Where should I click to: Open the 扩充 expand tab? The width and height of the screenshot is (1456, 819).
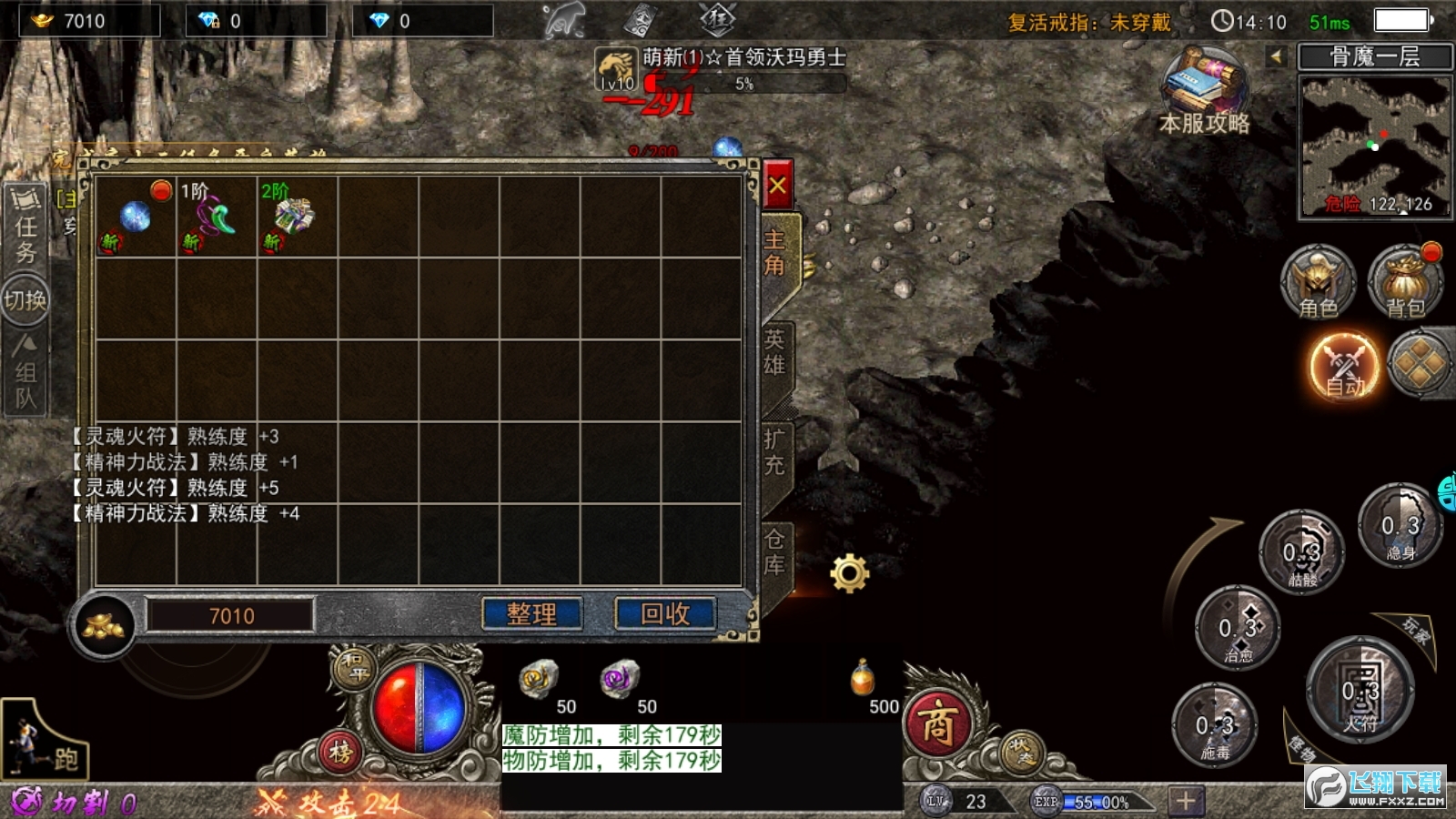click(x=774, y=453)
